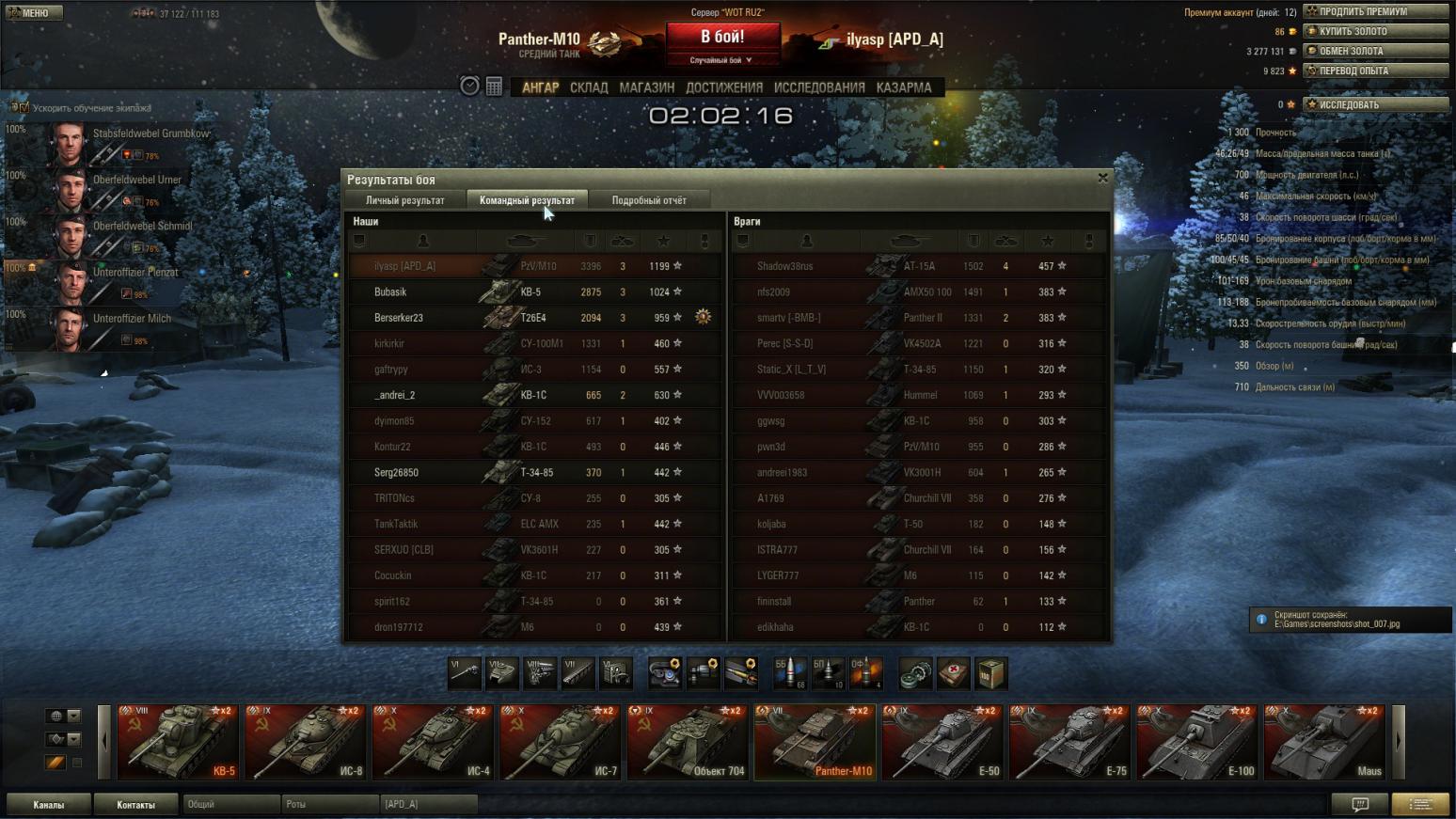The image size is (1456, 819).
Task: Show the Личный результат tab
Action: click(x=404, y=200)
